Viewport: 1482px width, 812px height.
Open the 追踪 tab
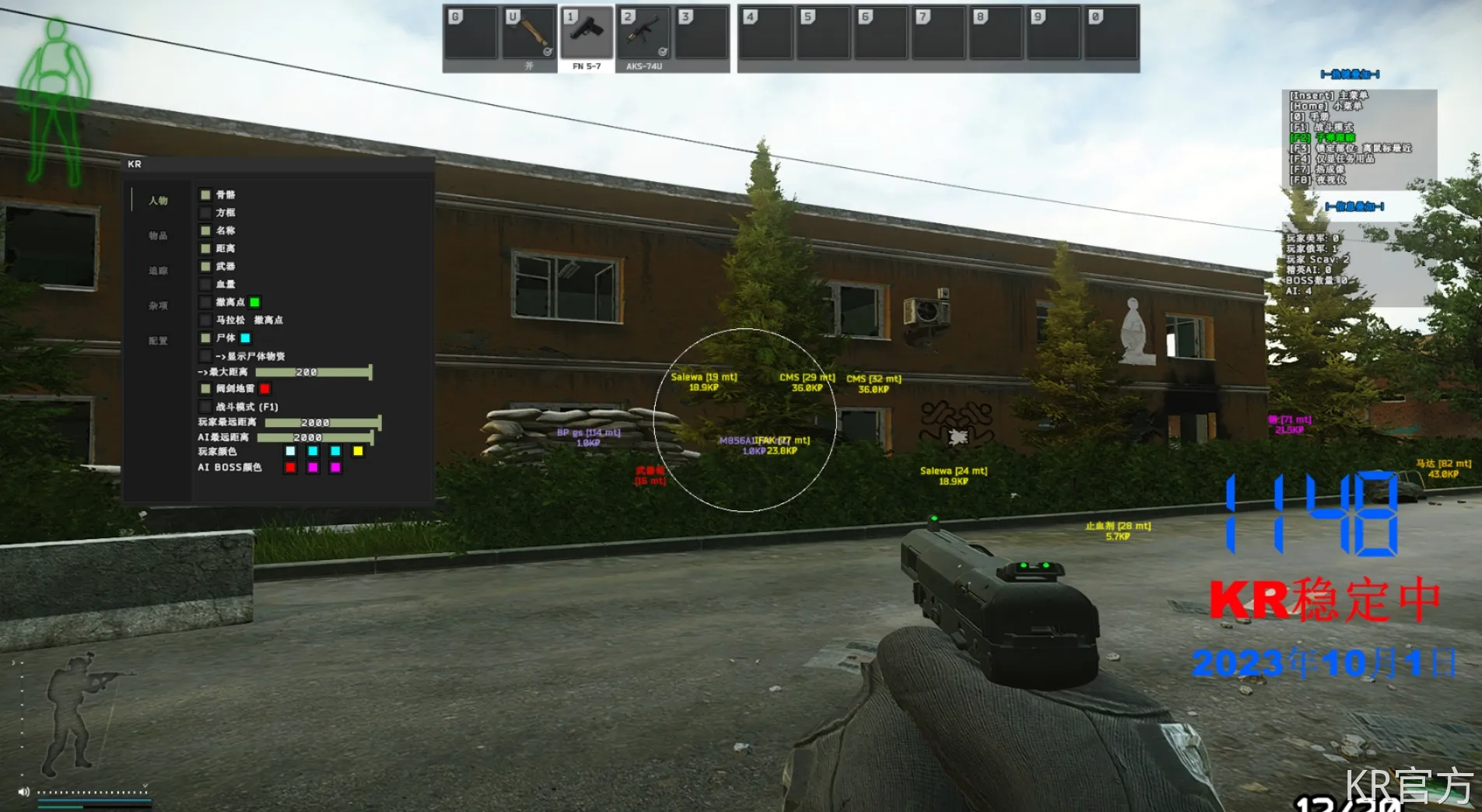tap(158, 271)
